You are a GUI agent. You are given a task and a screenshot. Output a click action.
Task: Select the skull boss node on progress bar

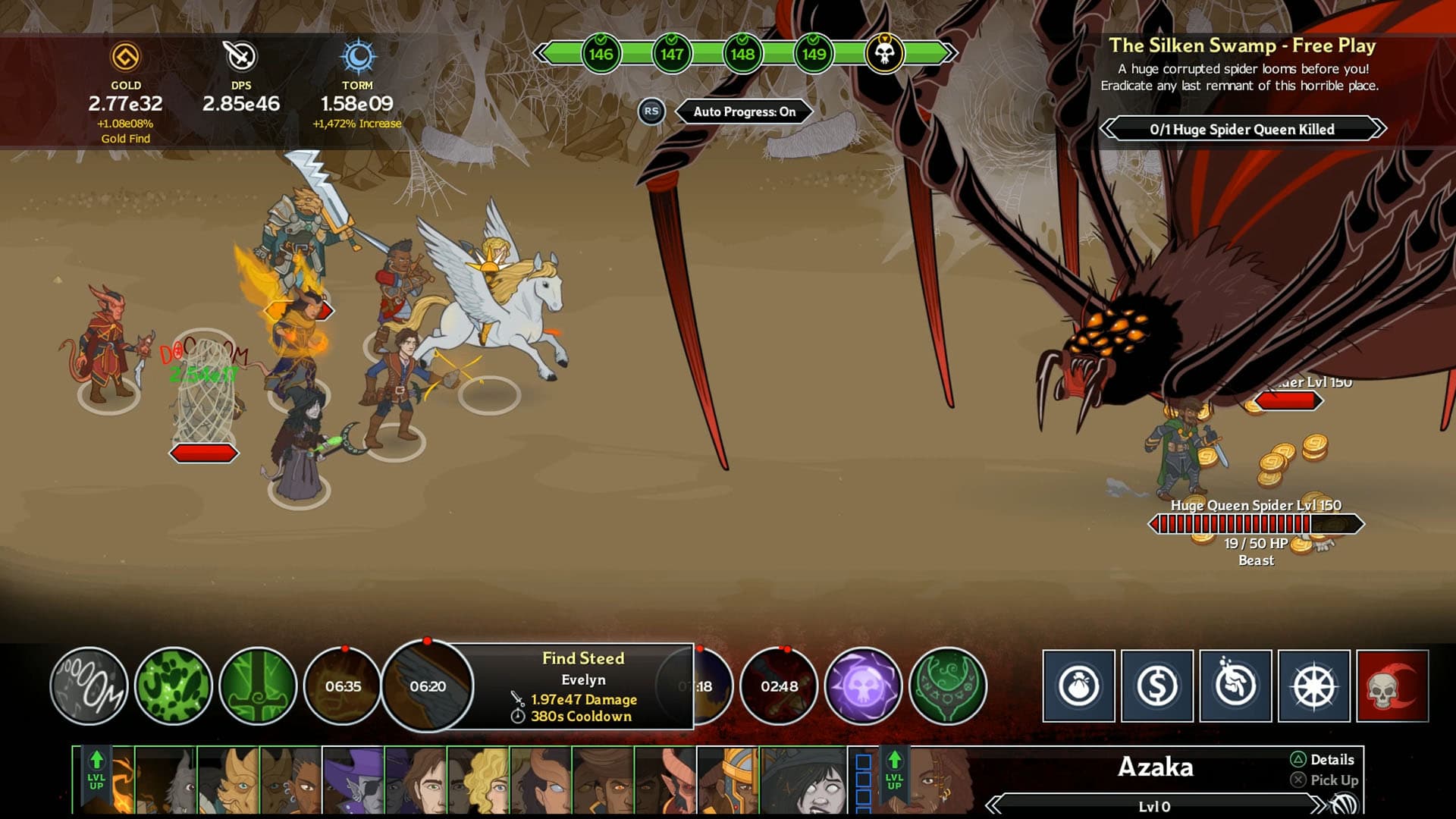(884, 53)
